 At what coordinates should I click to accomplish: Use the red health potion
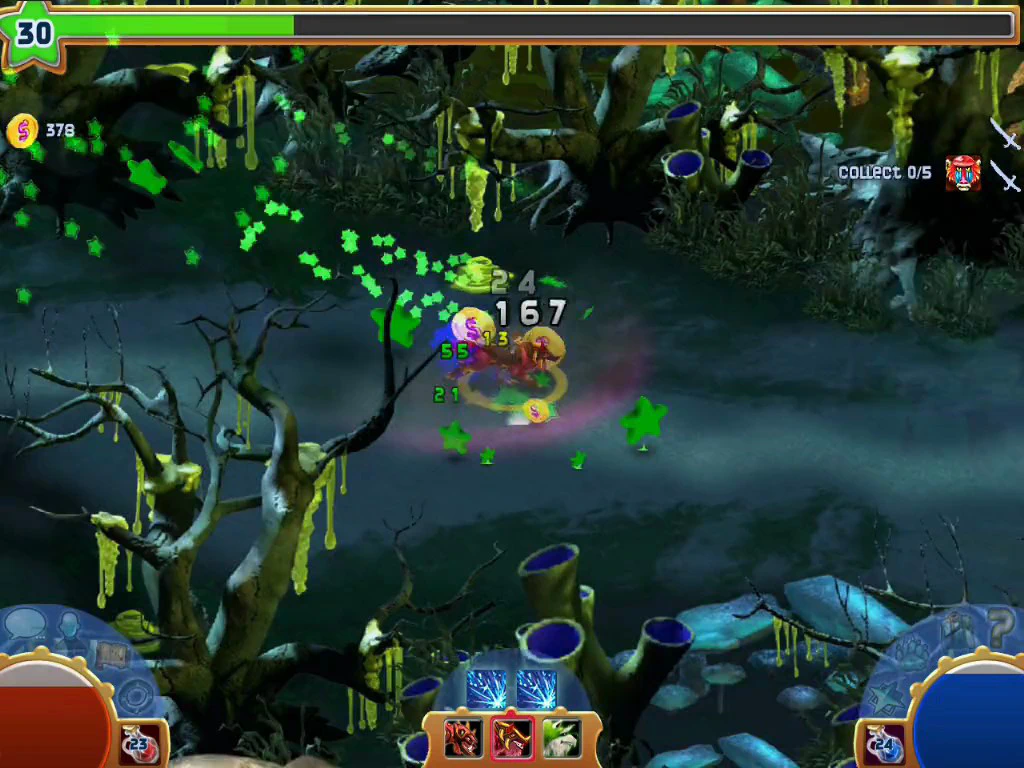tap(138, 743)
